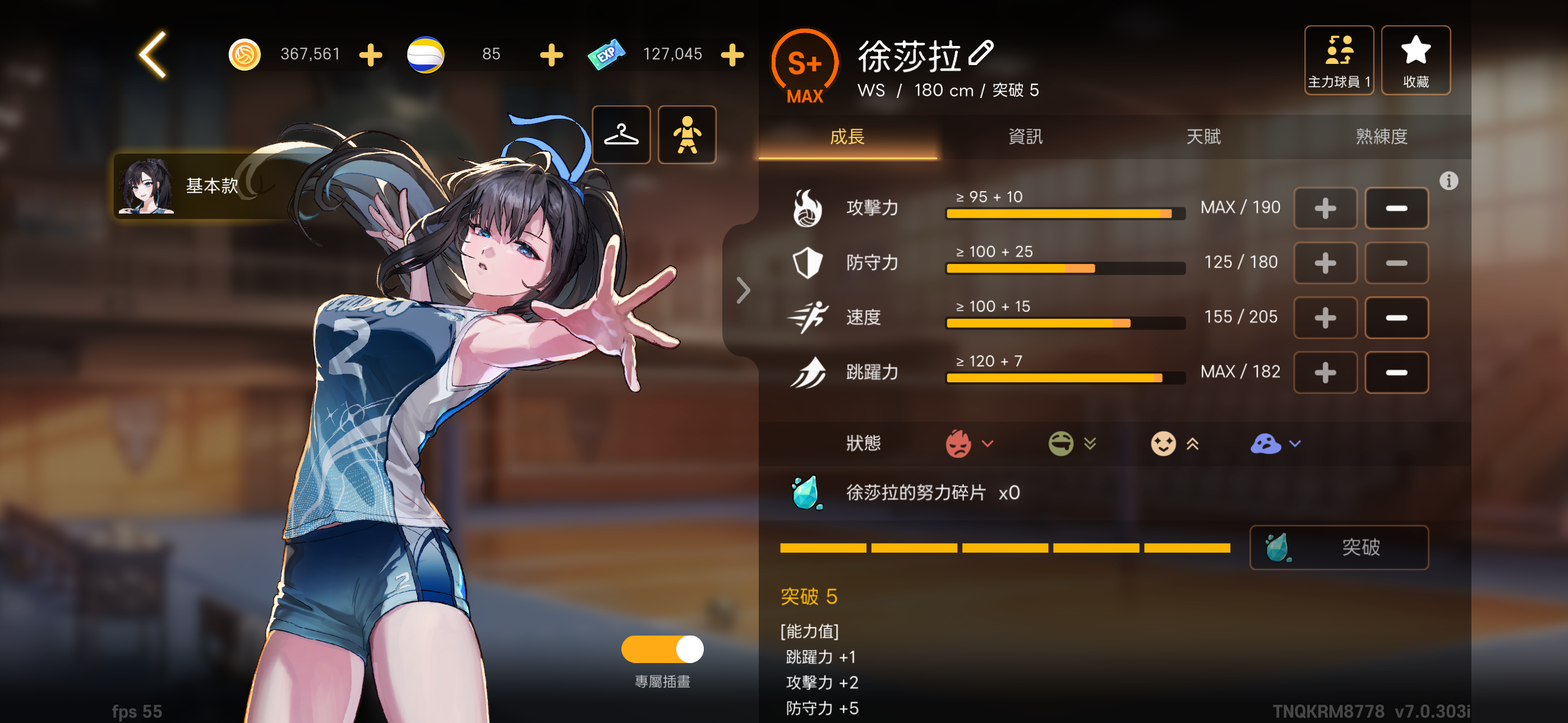The height and width of the screenshot is (723, 1568).
Task: Go back with the yellow arrow
Action: pyautogui.click(x=153, y=55)
